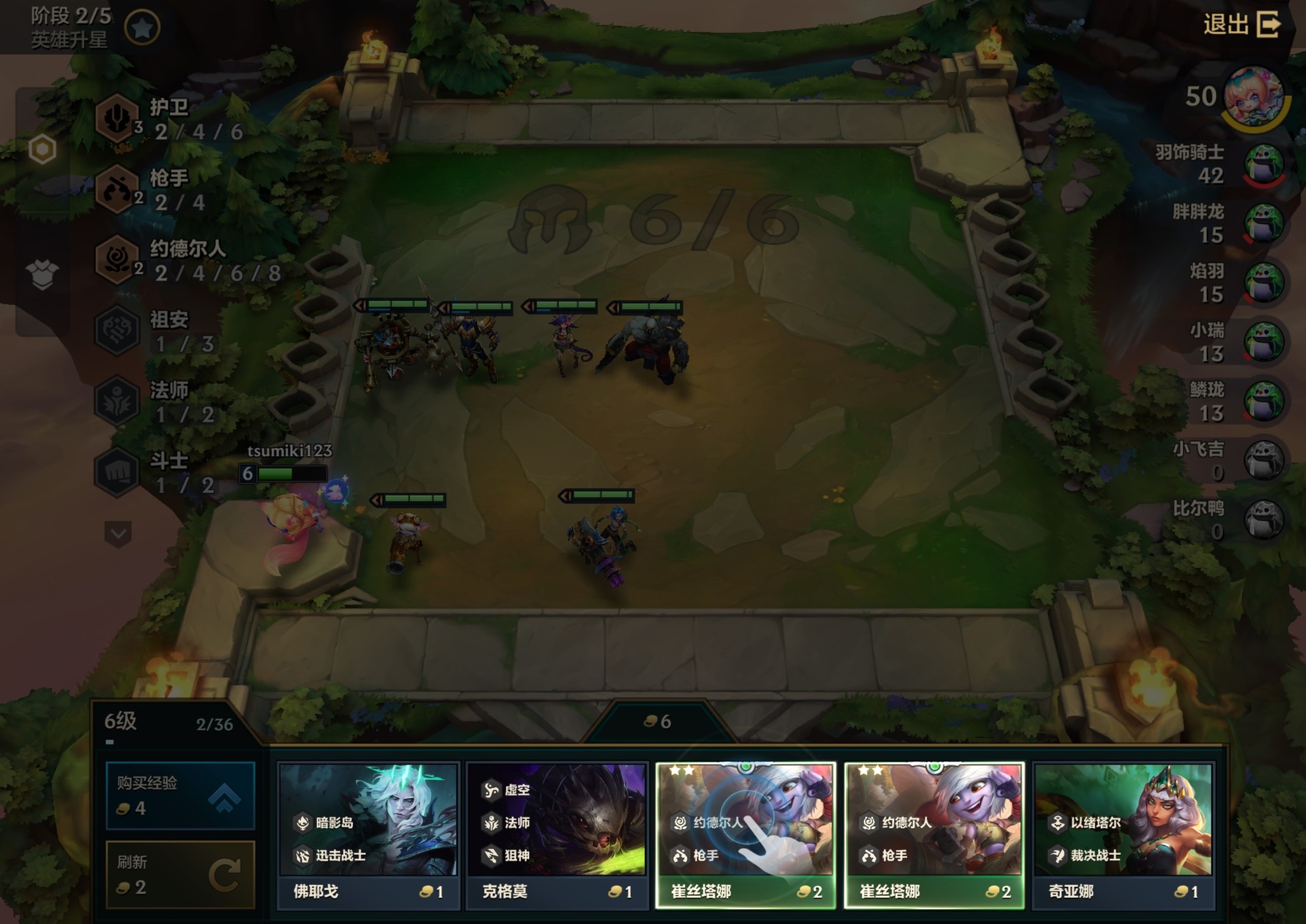The width and height of the screenshot is (1306, 924).
Task: Check the 法师 trait entry
Action: pos(118,401)
